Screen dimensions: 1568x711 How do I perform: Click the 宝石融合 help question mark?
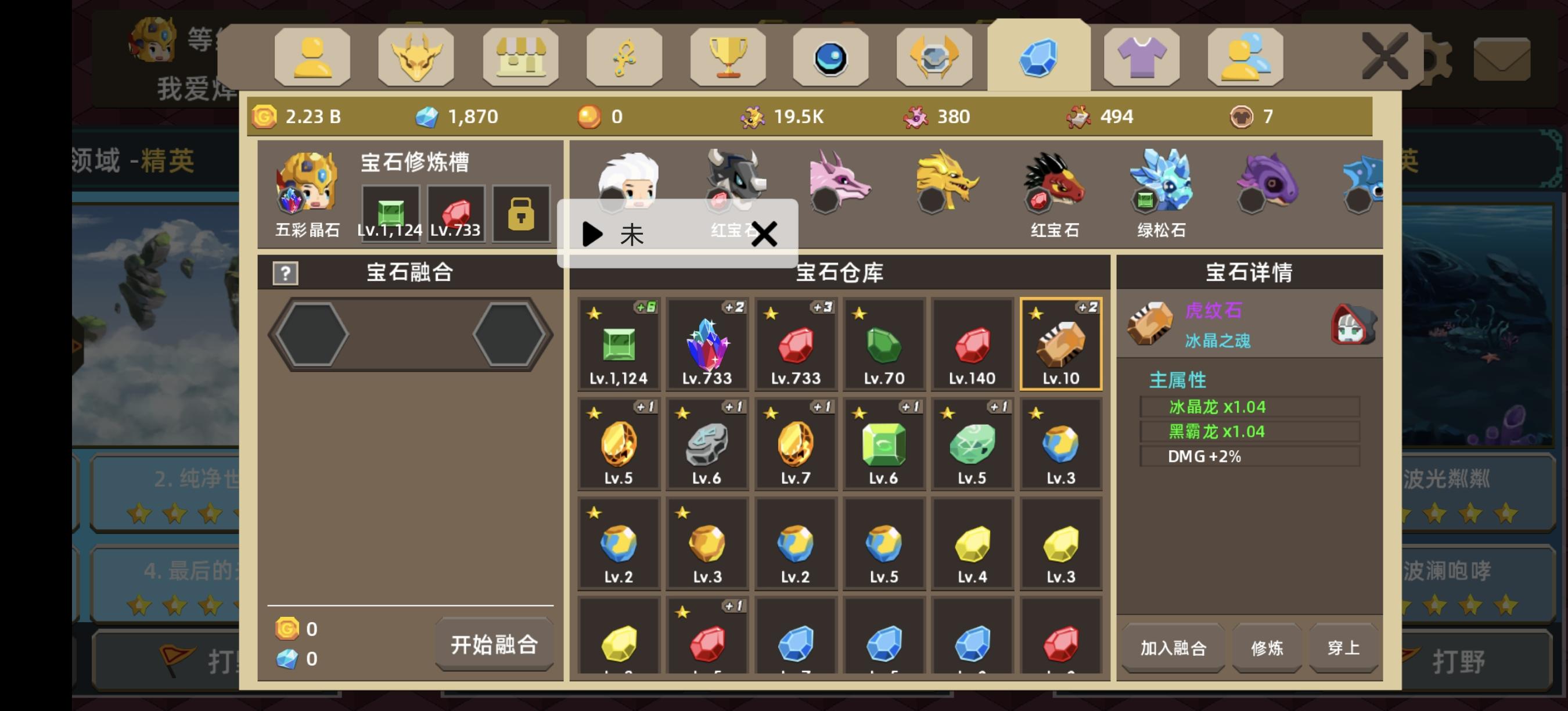[x=286, y=274]
